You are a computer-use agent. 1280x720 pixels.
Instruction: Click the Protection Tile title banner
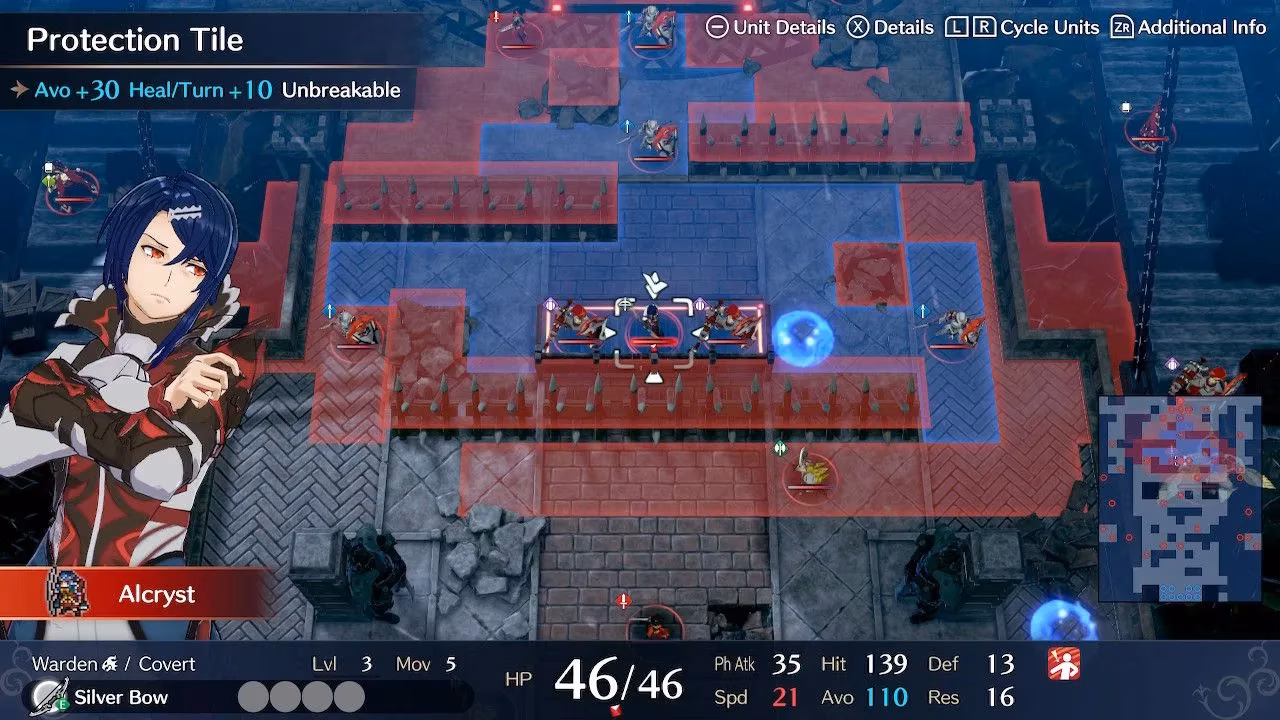pyautogui.click(x=135, y=40)
